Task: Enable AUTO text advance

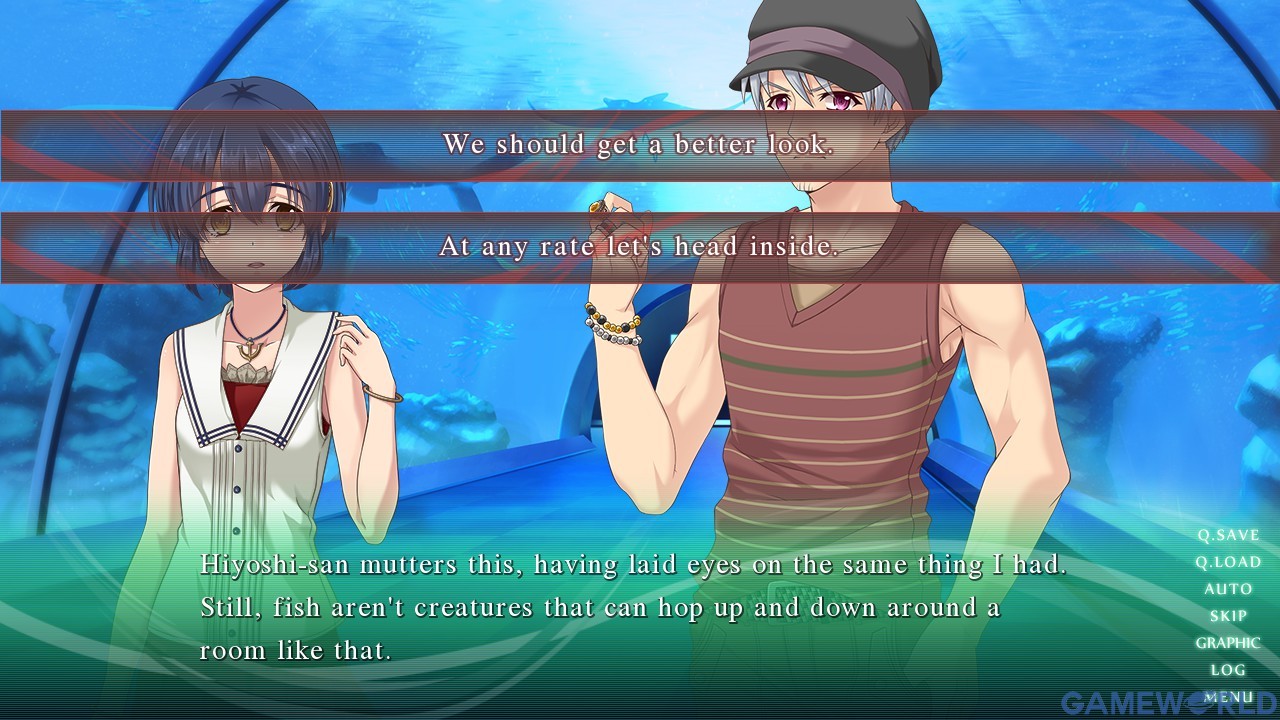Action: (x=1228, y=590)
